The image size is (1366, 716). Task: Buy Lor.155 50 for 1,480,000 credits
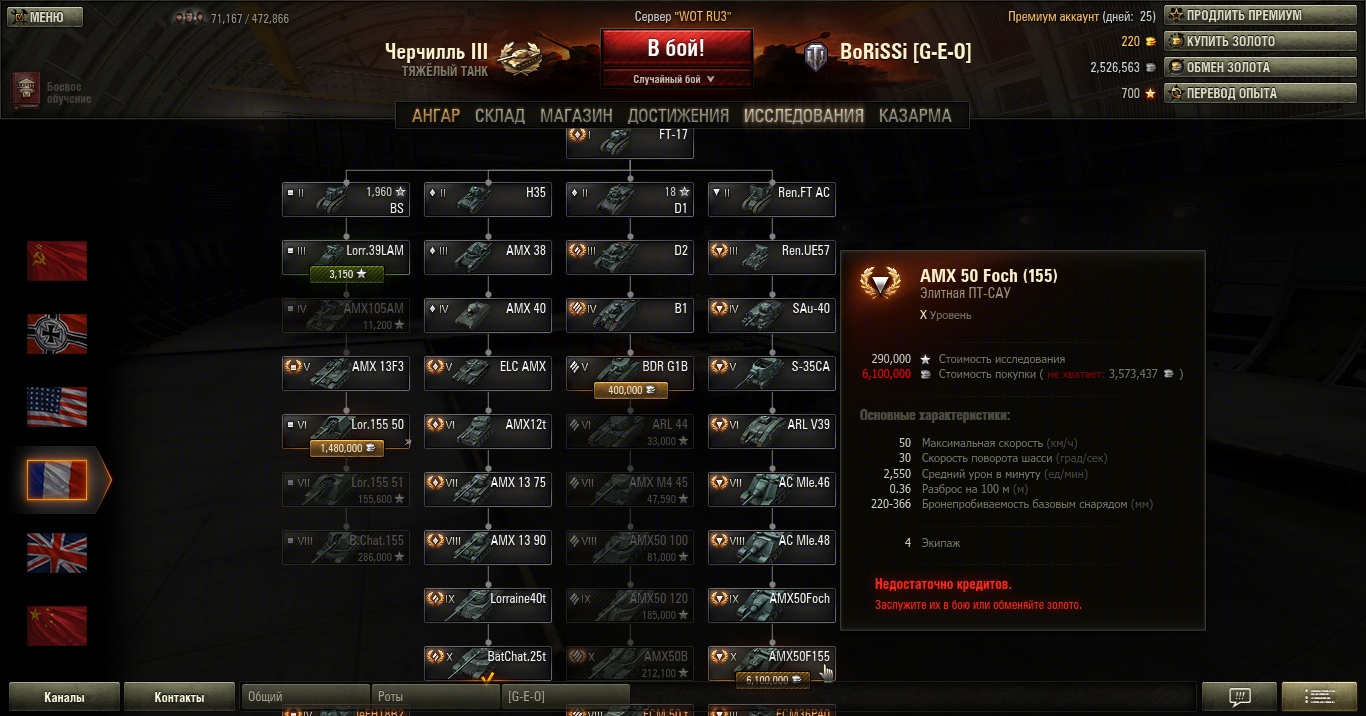[346, 448]
